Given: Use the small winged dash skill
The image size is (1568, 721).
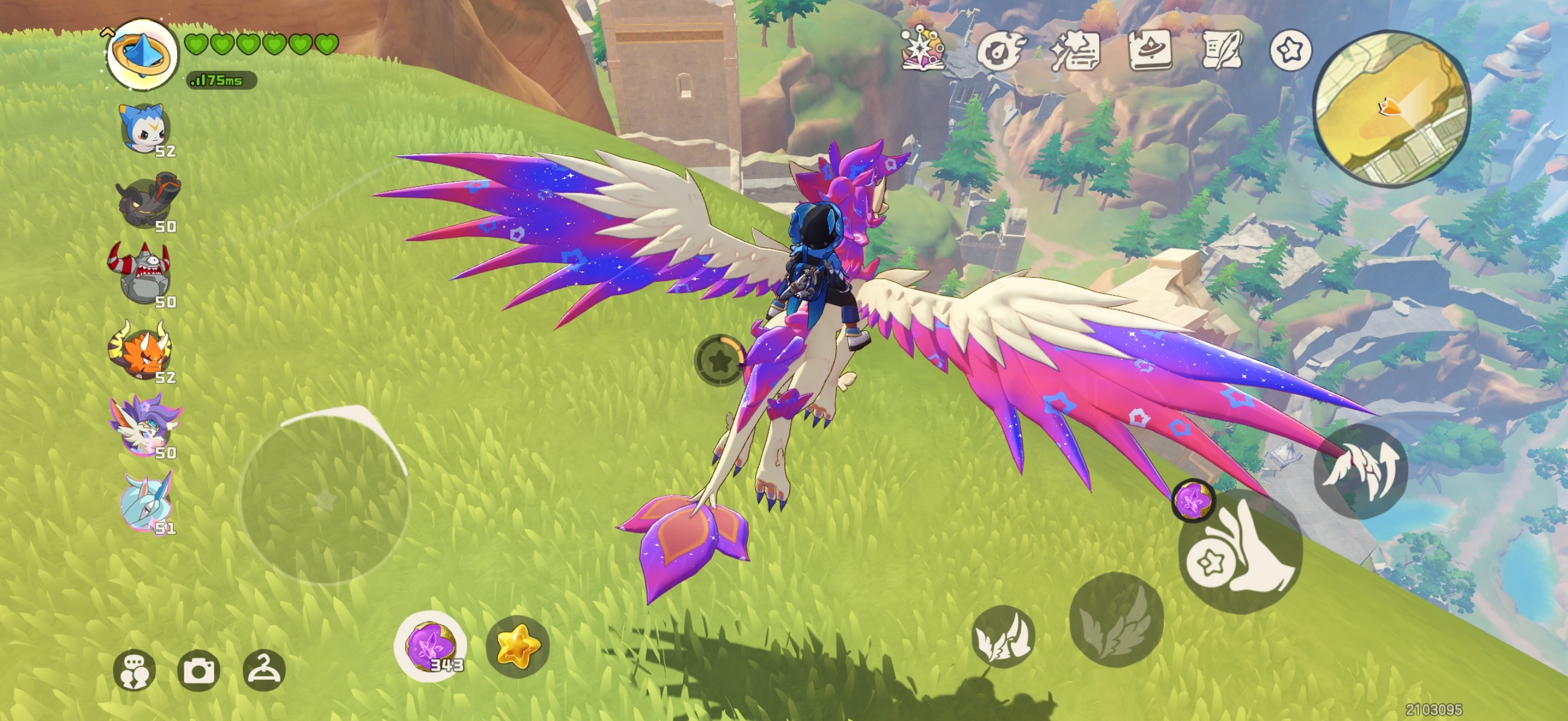Looking at the screenshot, I should click(x=1002, y=636).
